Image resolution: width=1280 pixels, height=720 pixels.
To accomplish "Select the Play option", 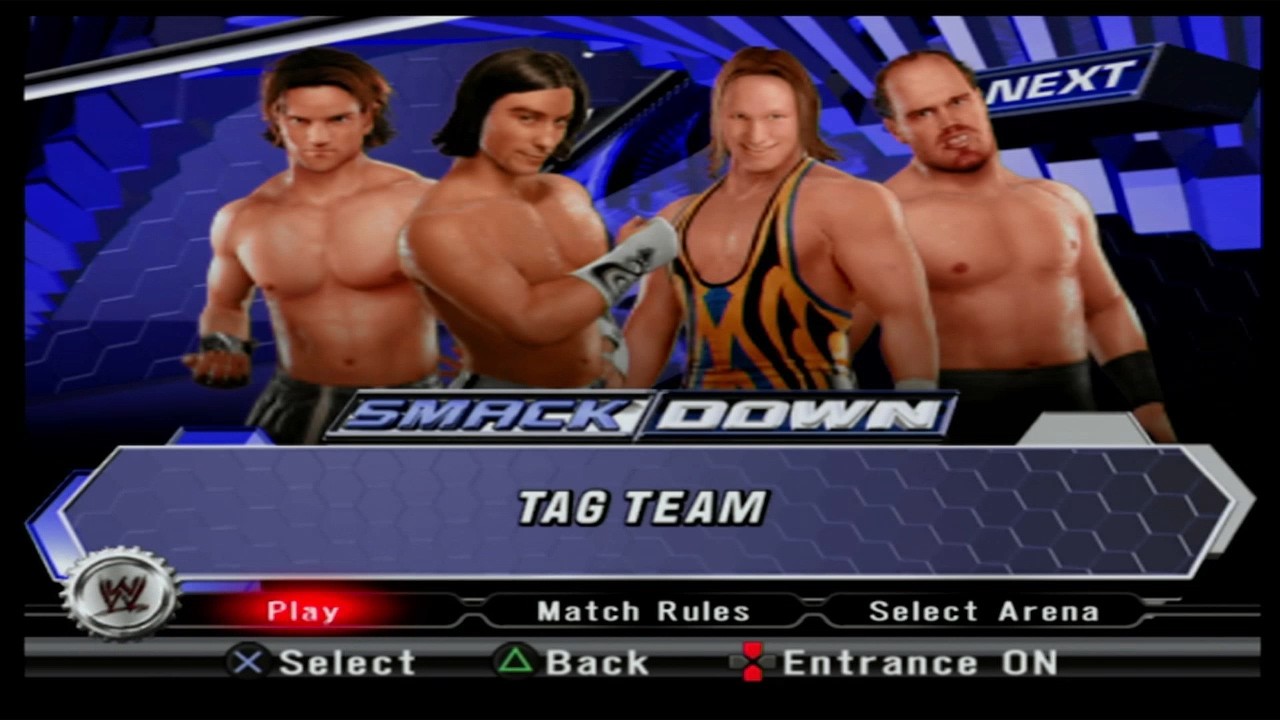I will pos(303,611).
